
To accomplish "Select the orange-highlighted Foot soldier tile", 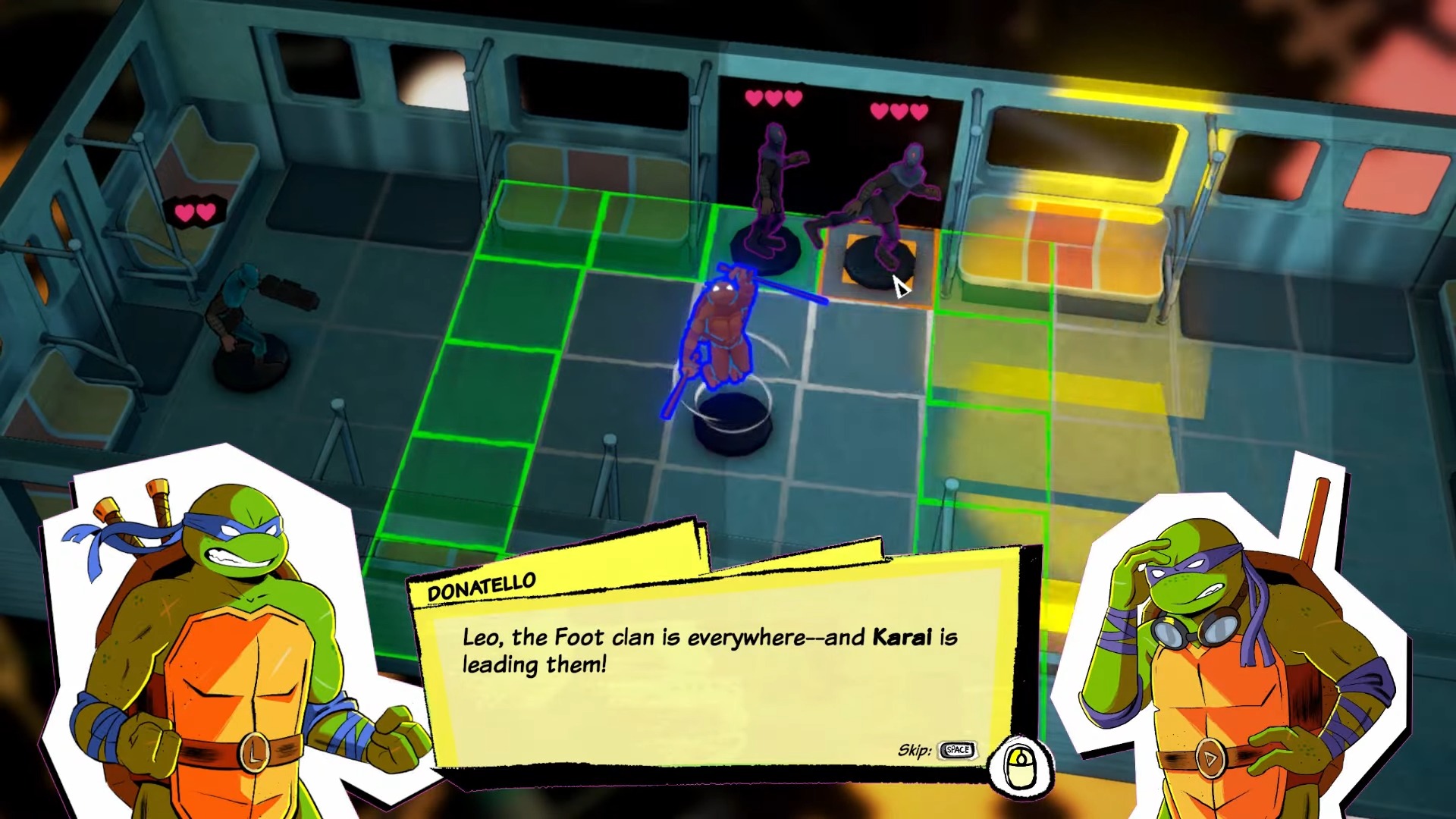I will click(x=878, y=266).
